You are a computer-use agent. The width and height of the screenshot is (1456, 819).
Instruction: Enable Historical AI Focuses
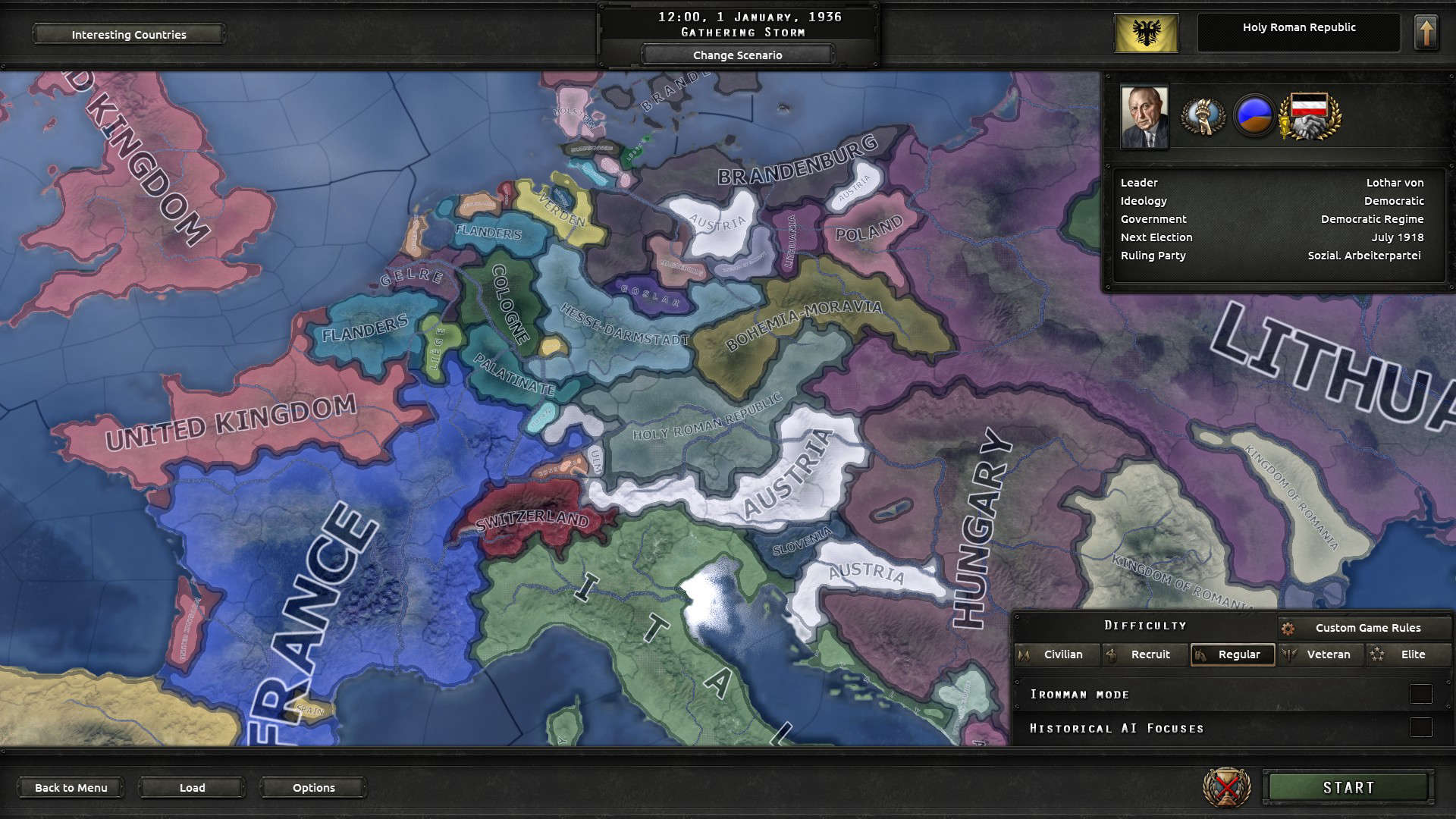pyautogui.click(x=1422, y=727)
